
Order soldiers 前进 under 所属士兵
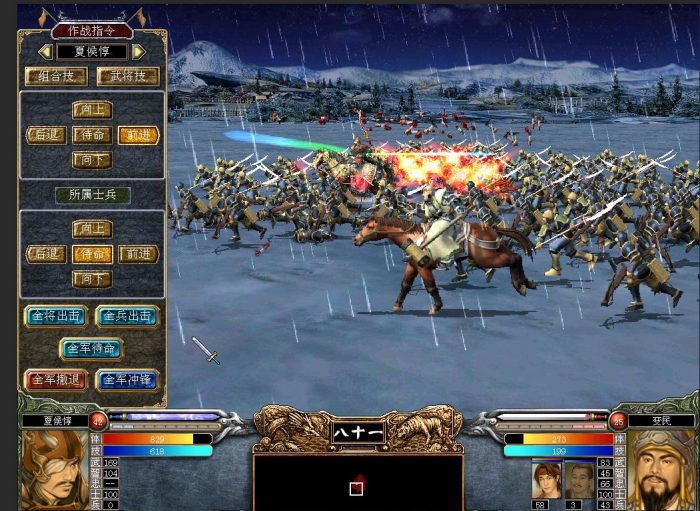coord(139,254)
